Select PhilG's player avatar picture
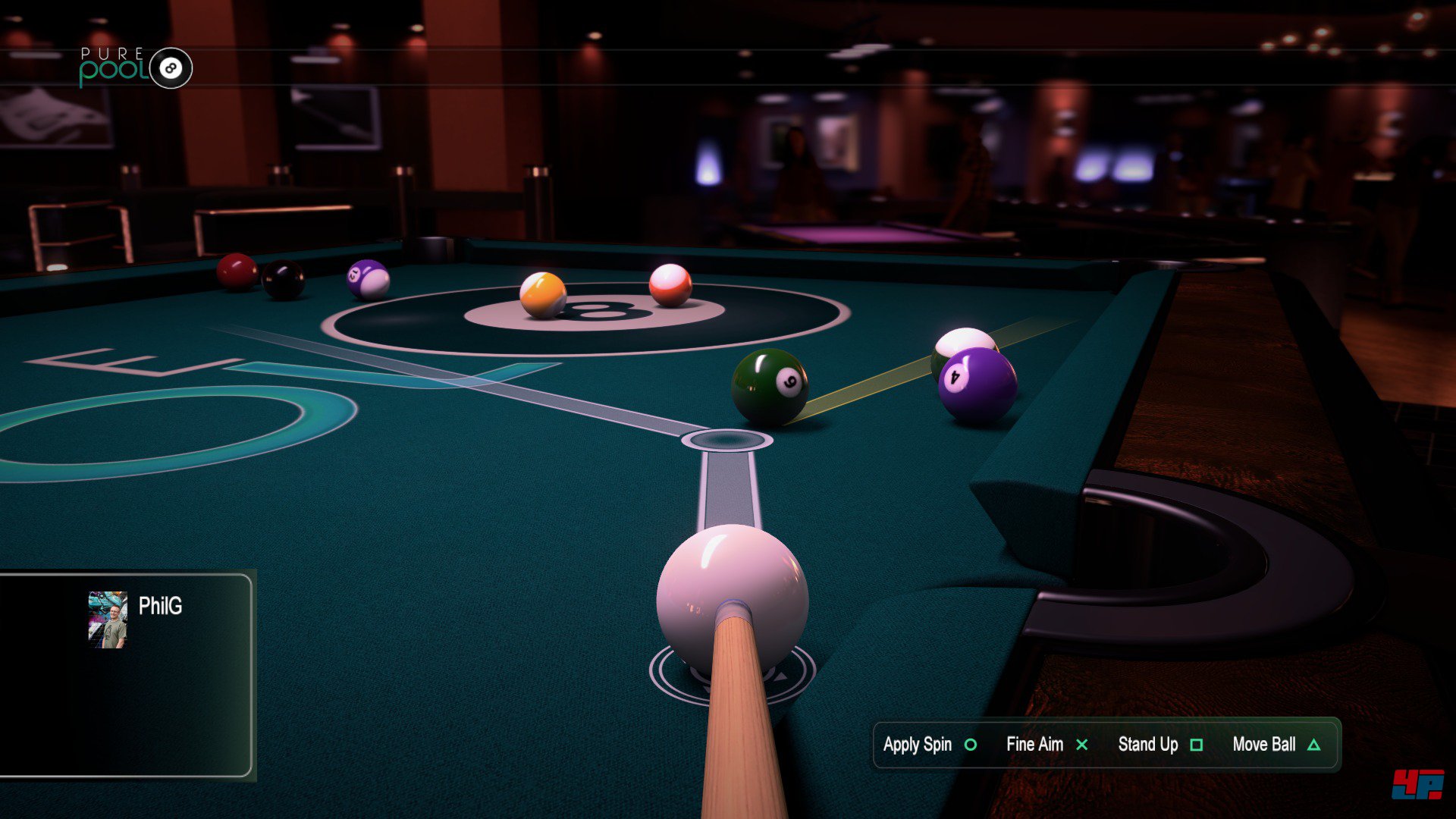 coord(108,620)
